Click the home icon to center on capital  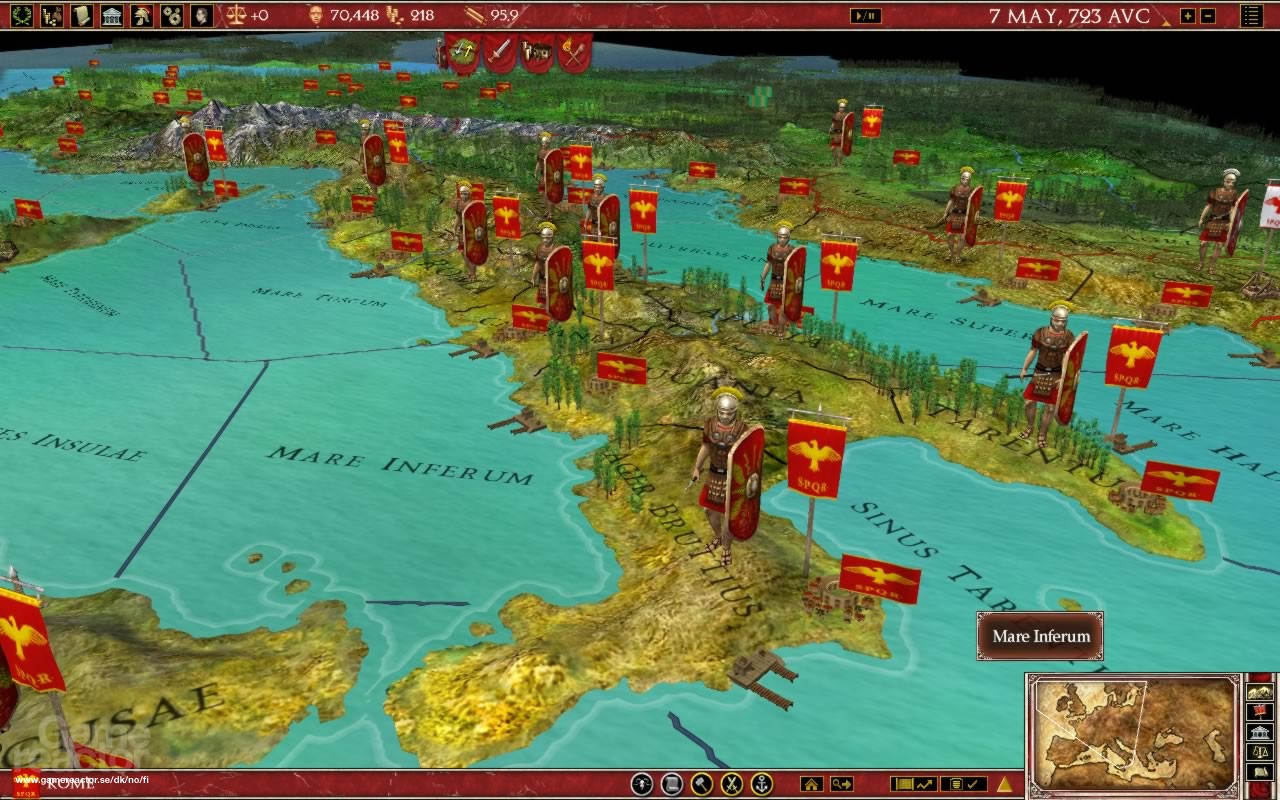[x=811, y=783]
